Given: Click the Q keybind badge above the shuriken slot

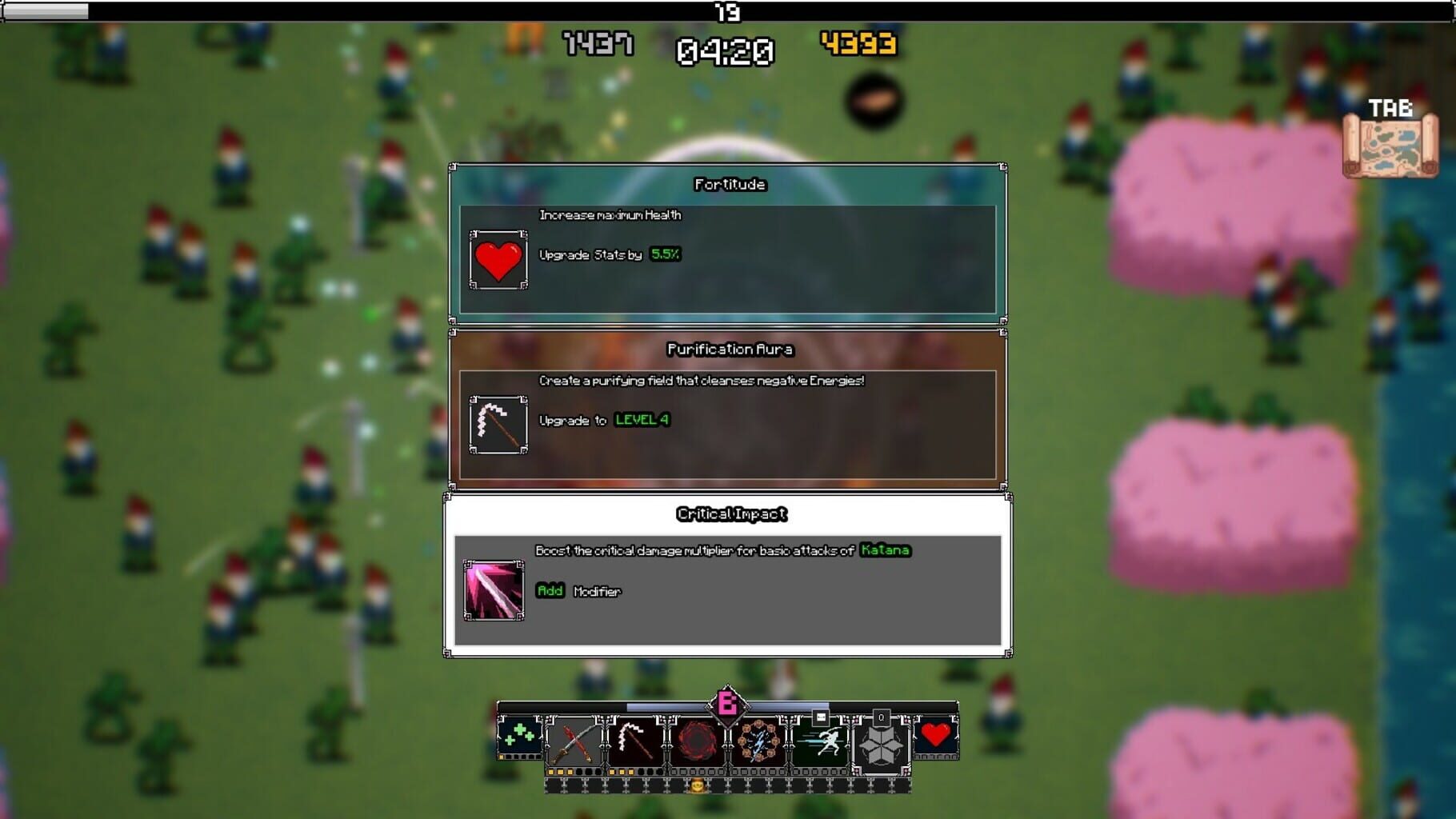Looking at the screenshot, I should (x=881, y=717).
